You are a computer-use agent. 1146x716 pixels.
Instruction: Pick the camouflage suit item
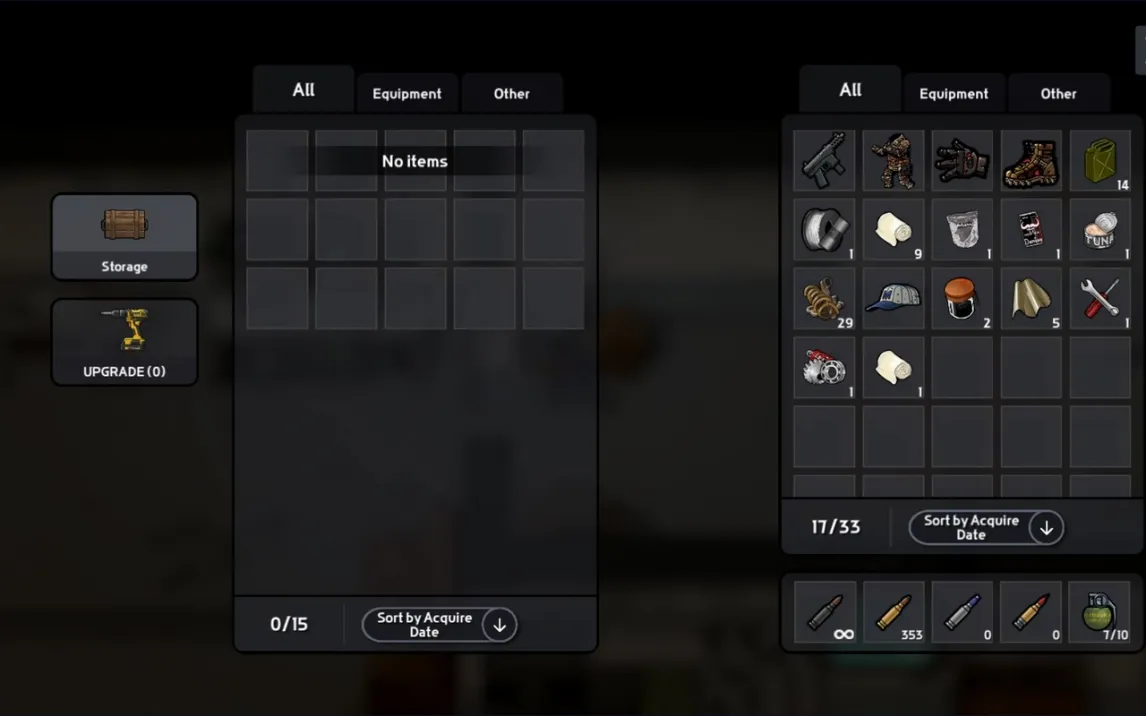(x=893, y=160)
